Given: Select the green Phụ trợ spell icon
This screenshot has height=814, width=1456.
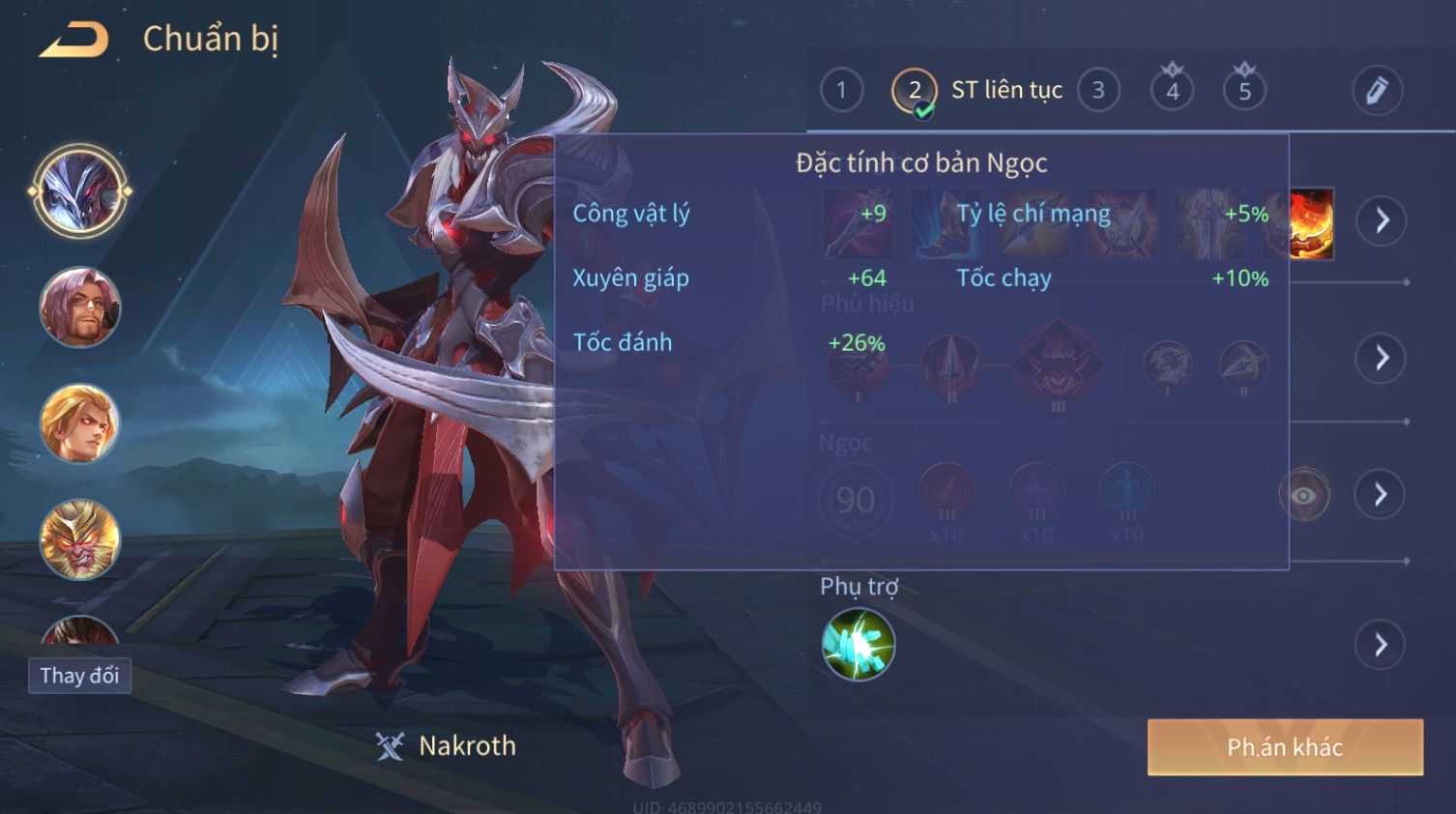Looking at the screenshot, I should click(858, 645).
